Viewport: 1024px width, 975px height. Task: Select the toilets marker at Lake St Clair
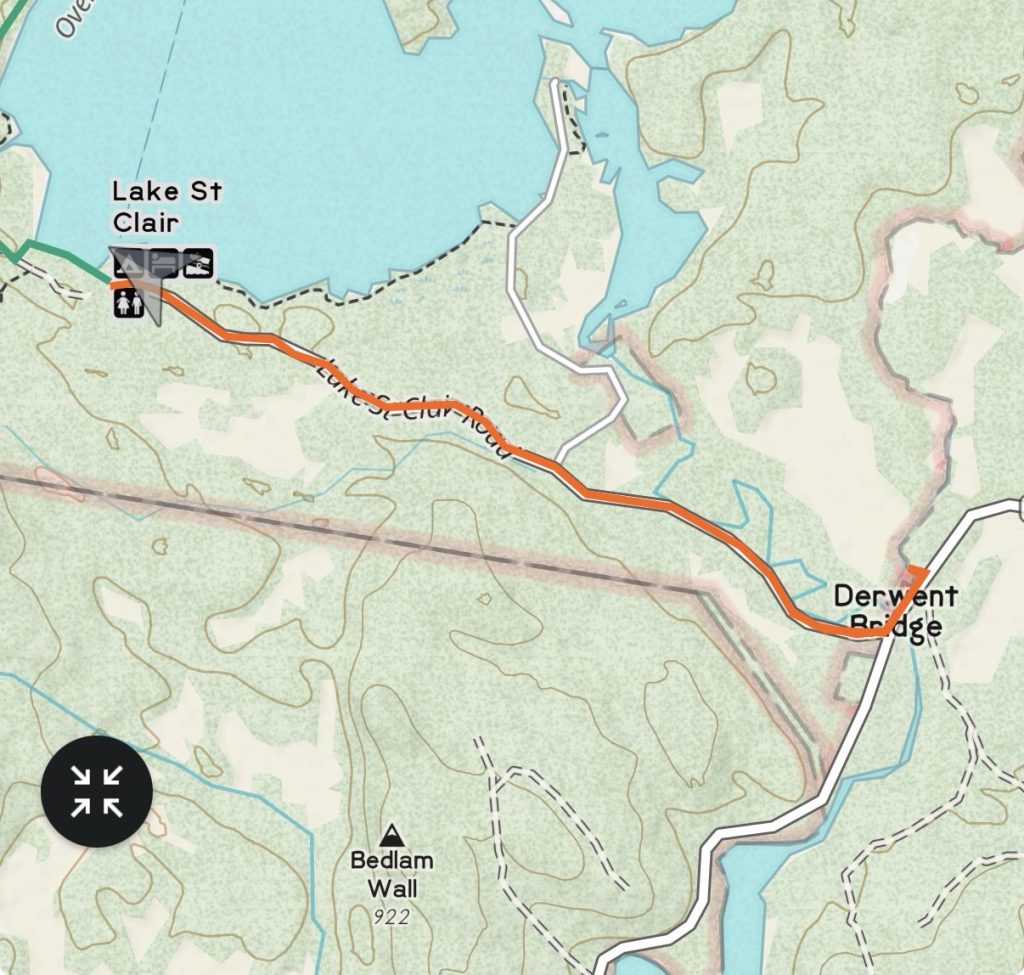point(127,304)
